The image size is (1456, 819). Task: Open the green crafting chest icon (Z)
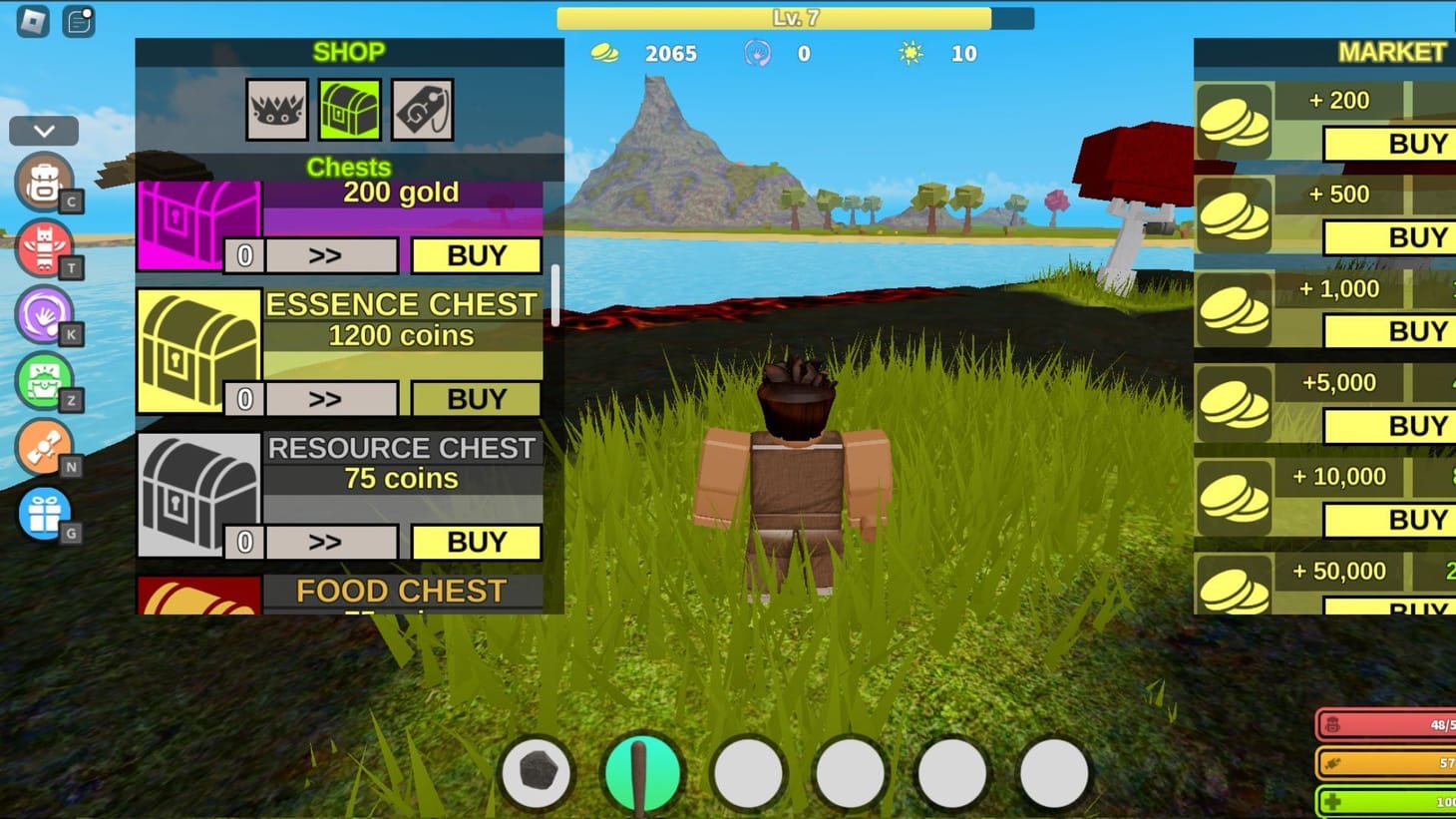point(44,382)
